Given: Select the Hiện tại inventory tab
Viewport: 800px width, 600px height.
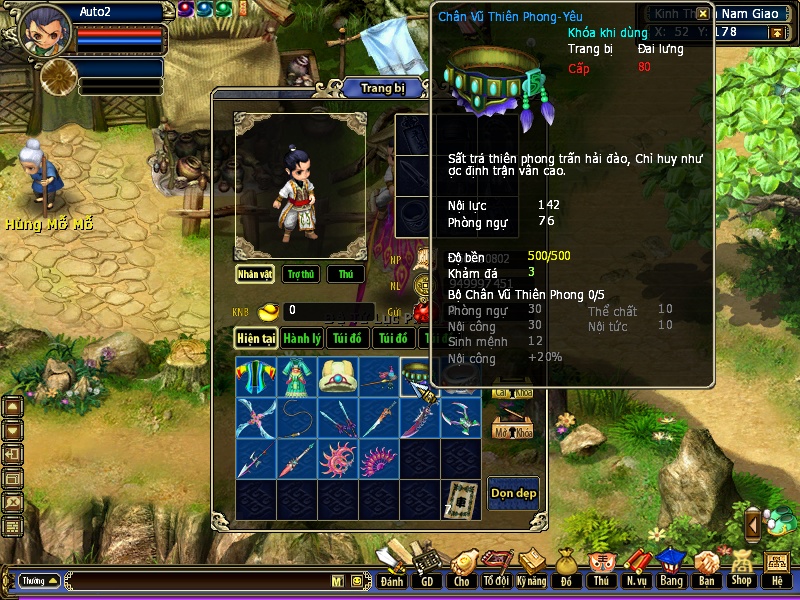Looking at the screenshot, I should (x=256, y=339).
